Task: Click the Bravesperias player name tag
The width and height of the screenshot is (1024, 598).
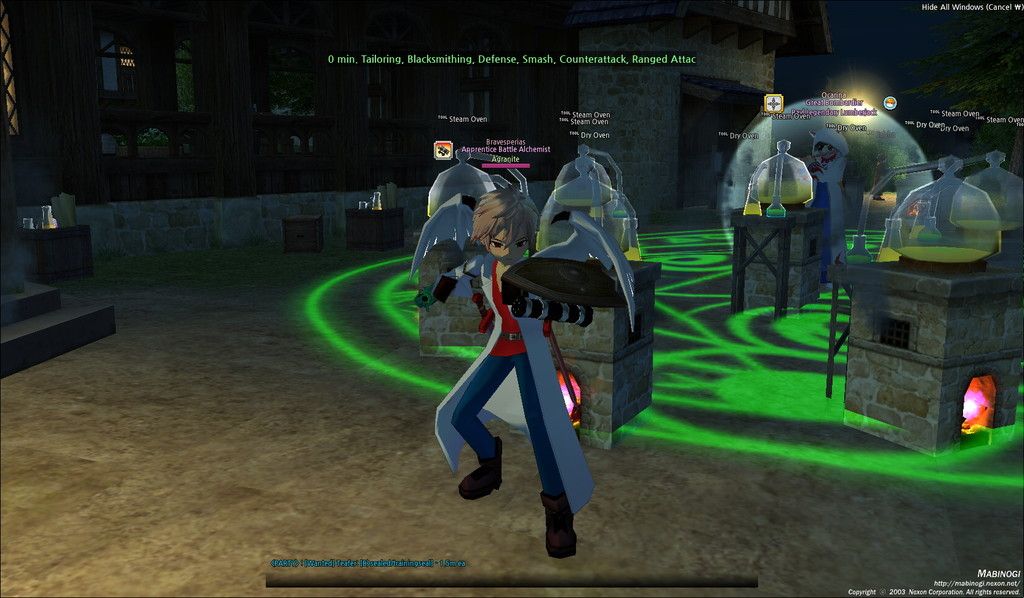Action: coord(505,142)
